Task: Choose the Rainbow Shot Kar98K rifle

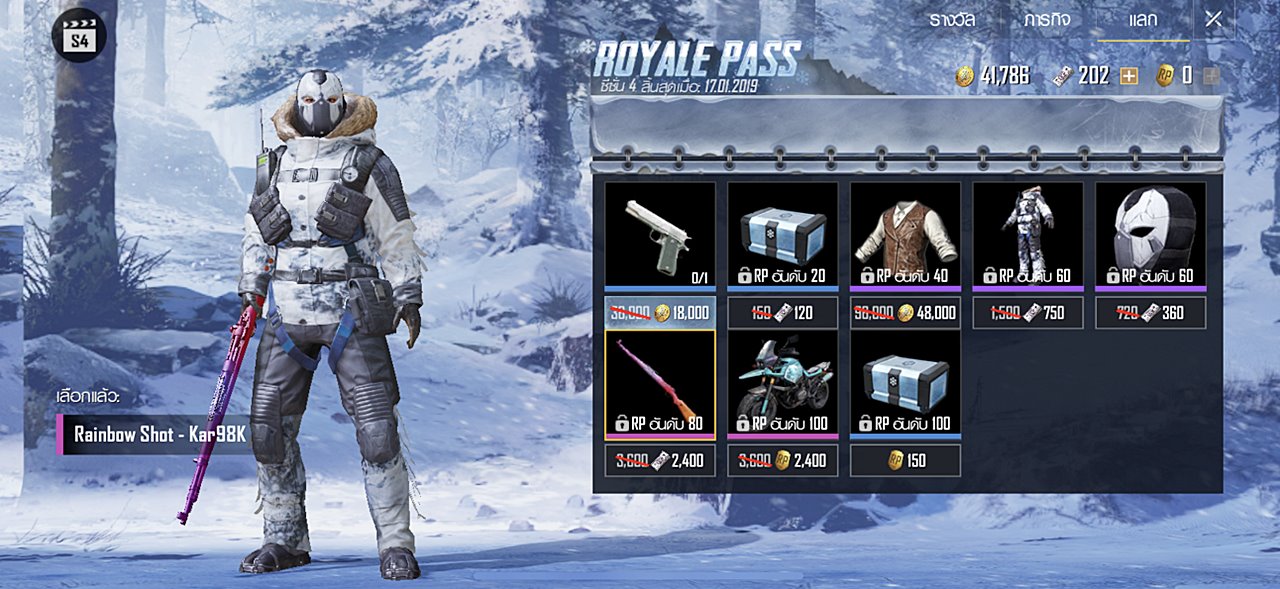Action: point(660,383)
